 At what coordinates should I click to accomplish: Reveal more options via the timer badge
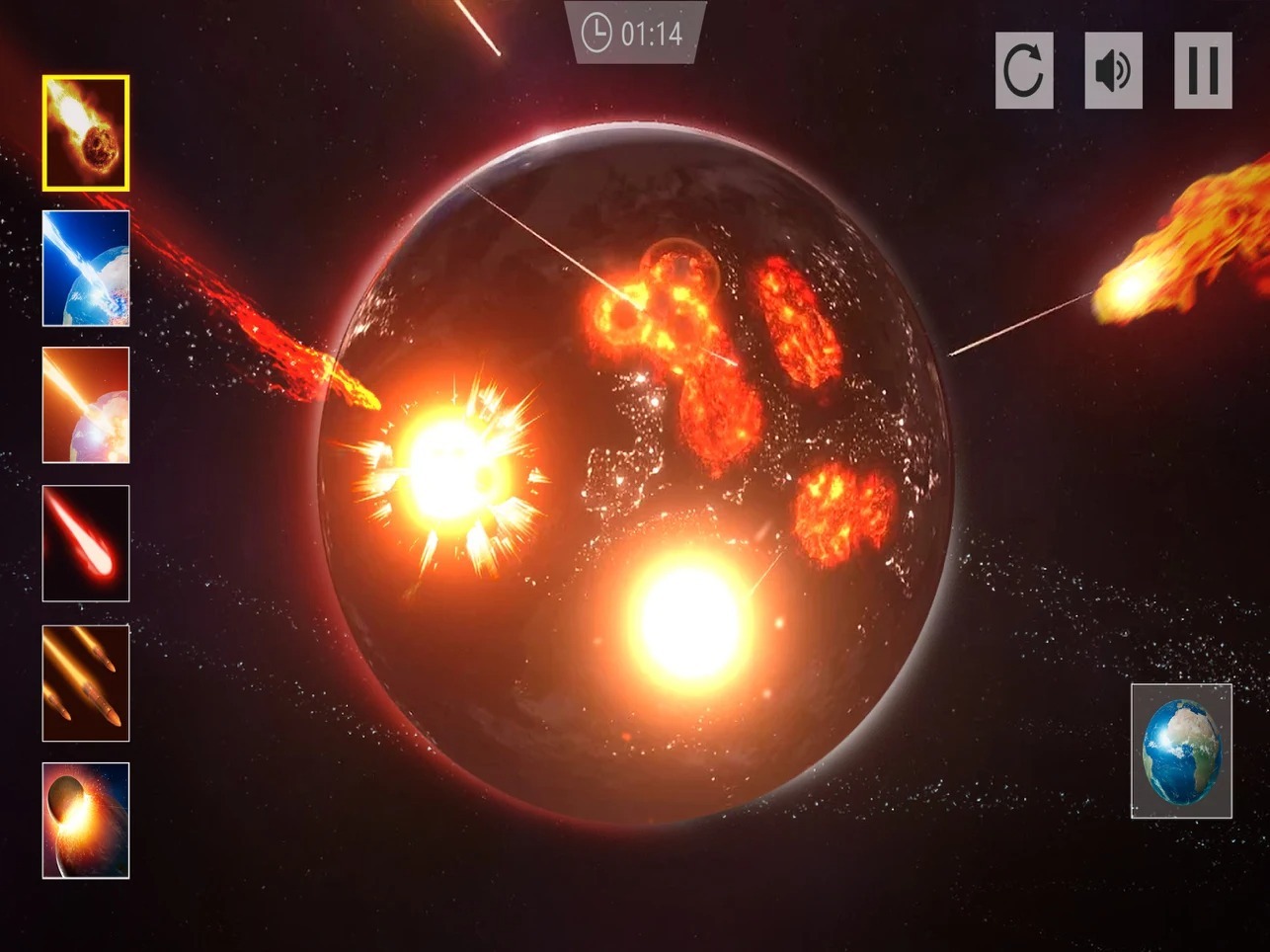[635, 30]
